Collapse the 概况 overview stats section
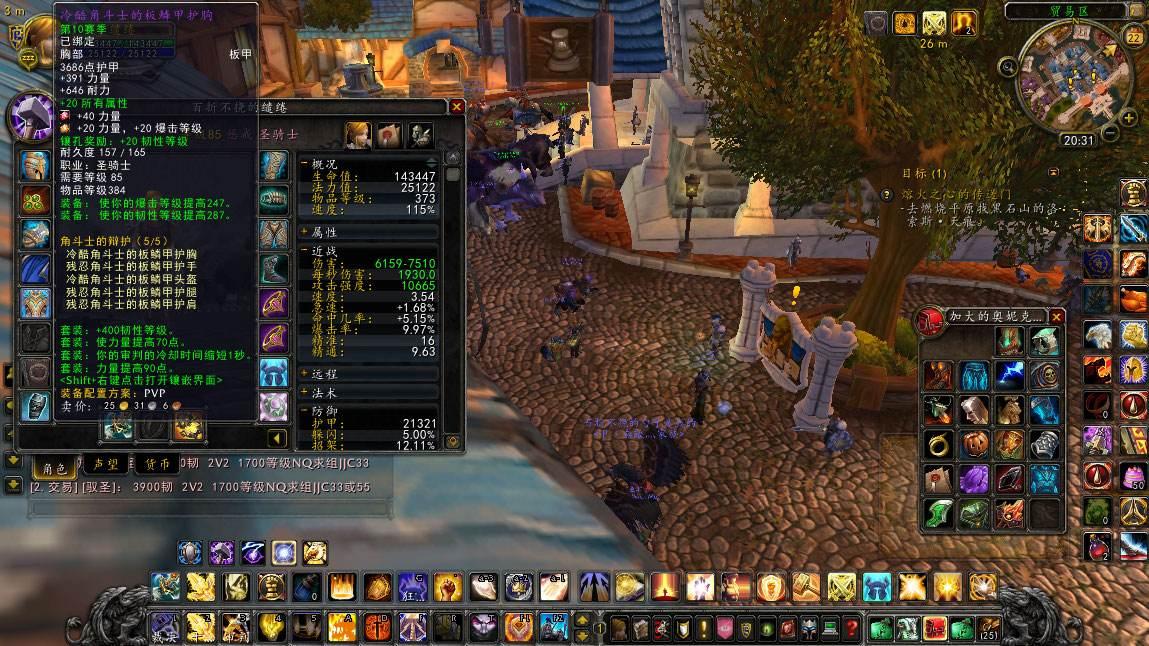The height and width of the screenshot is (646, 1149). [x=305, y=164]
